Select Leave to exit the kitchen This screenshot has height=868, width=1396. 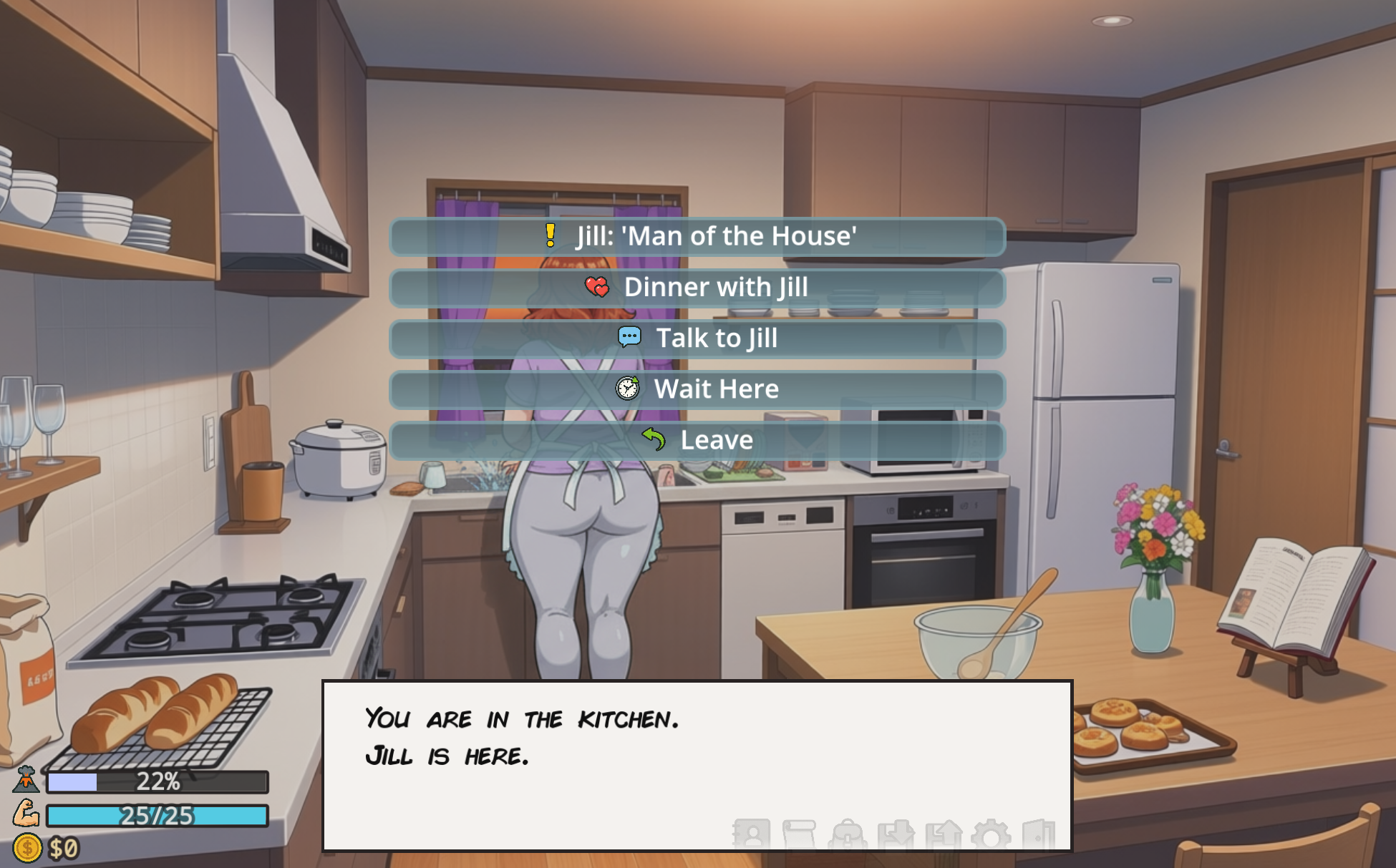[698, 440]
